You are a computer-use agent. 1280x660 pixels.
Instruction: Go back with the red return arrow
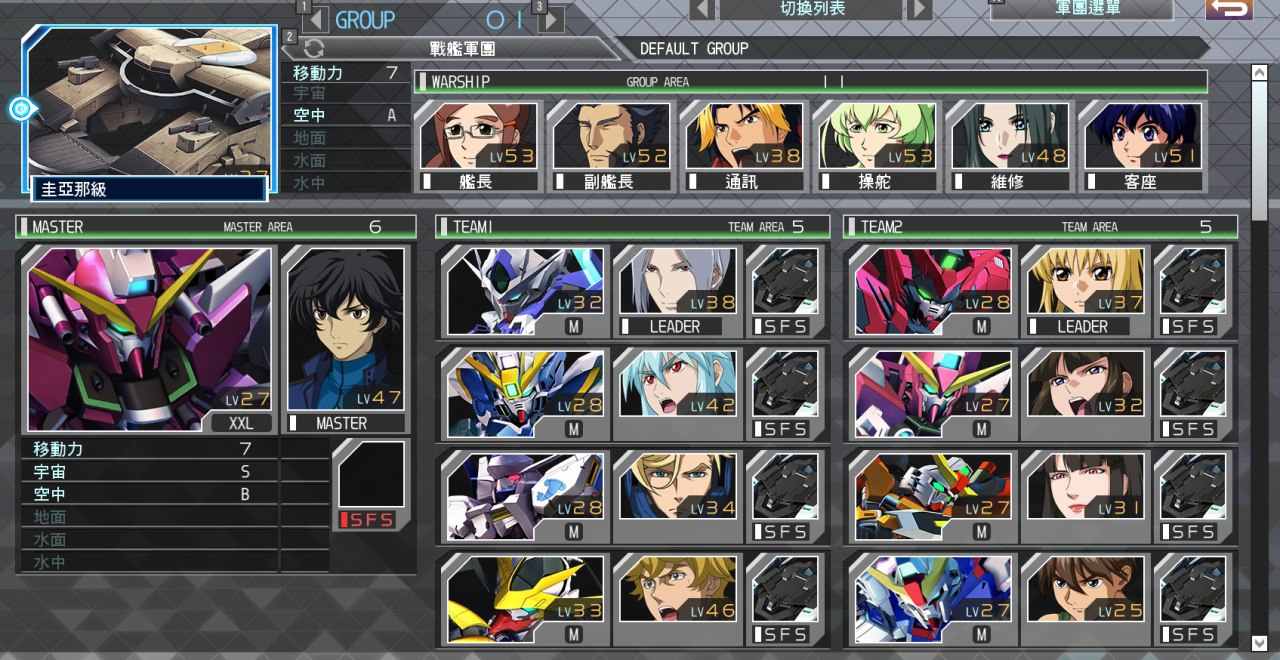tap(1229, 9)
